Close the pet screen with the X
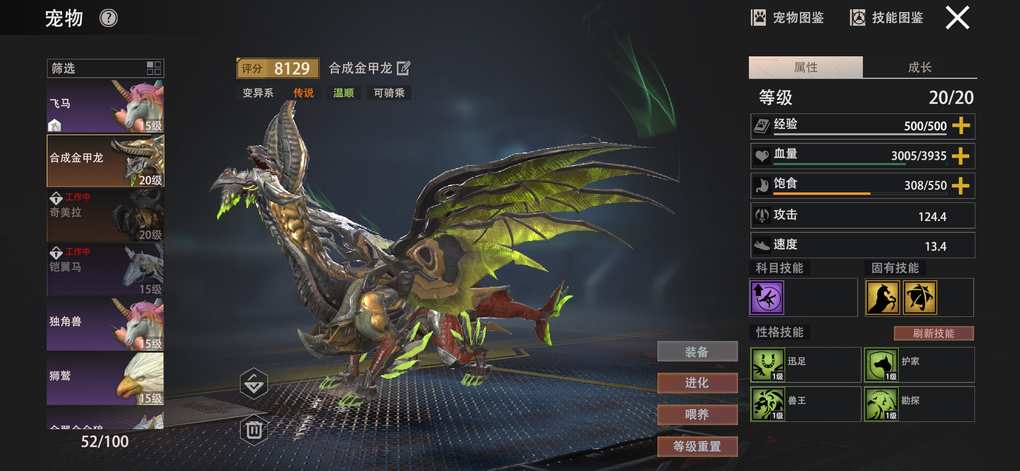Viewport: 1020px width, 471px height. (957, 17)
